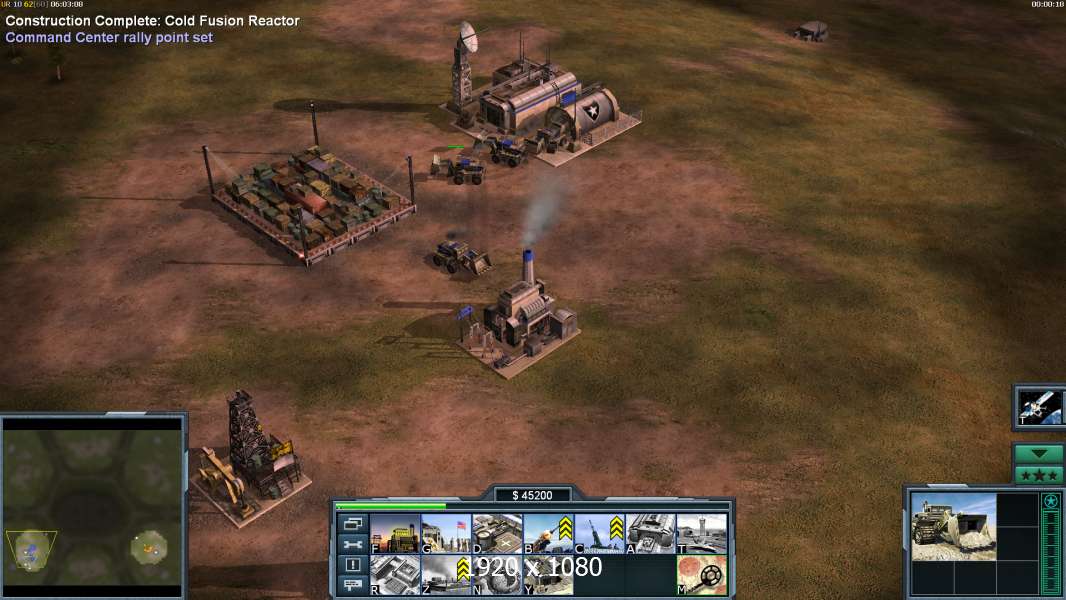1066x600 pixels.
Task: Open the three-star General's Powers button
Action: (x=1039, y=475)
